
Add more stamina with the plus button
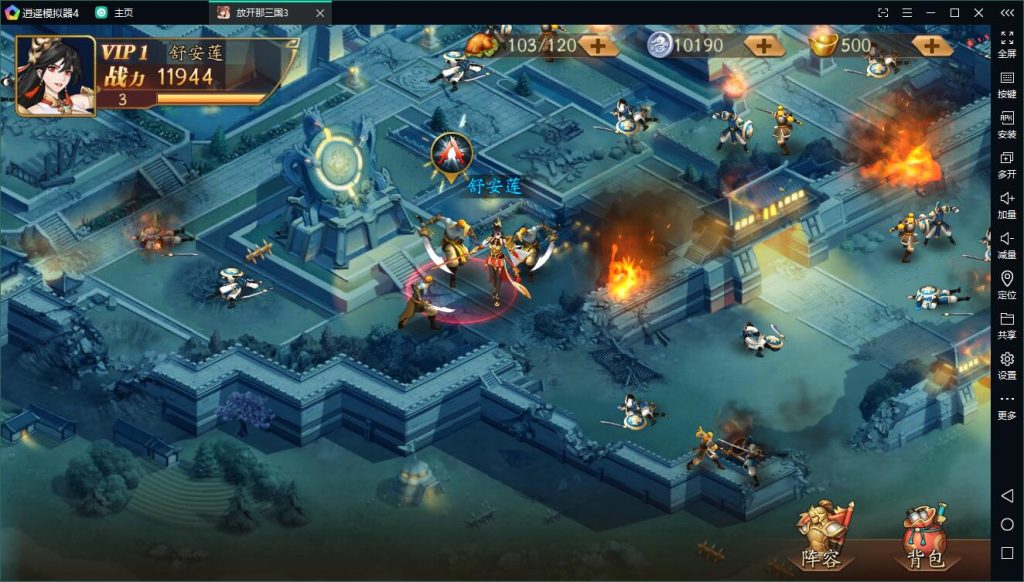click(x=598, y=45)
